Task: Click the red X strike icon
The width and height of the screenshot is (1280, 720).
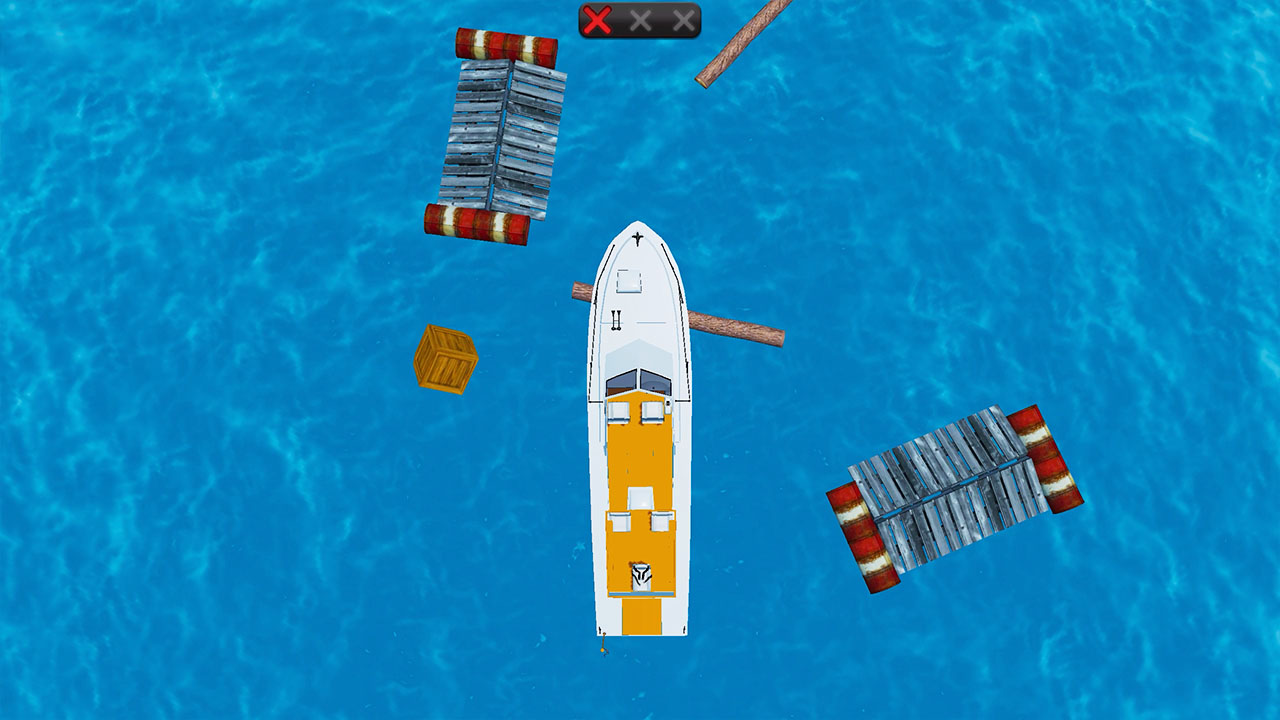Action: pos(597,18)
